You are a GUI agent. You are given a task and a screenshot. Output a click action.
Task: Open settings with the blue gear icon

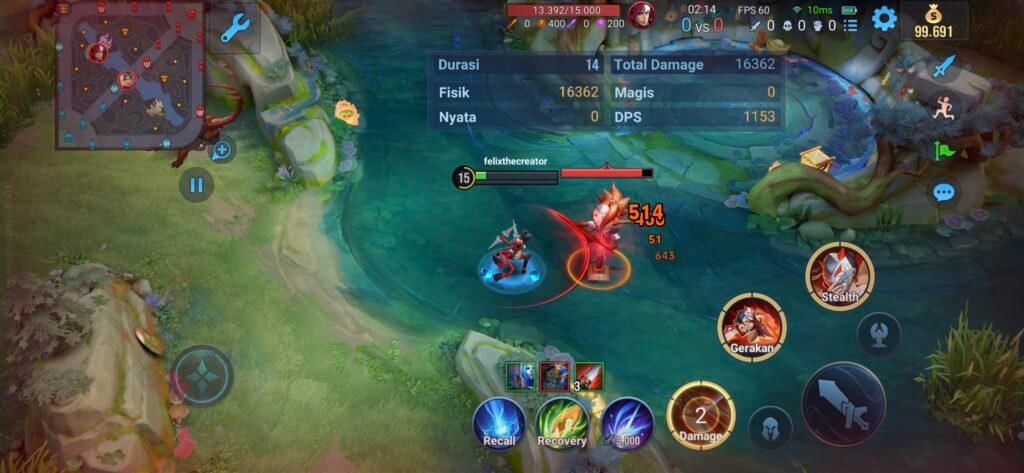click(x=884, y=19)
